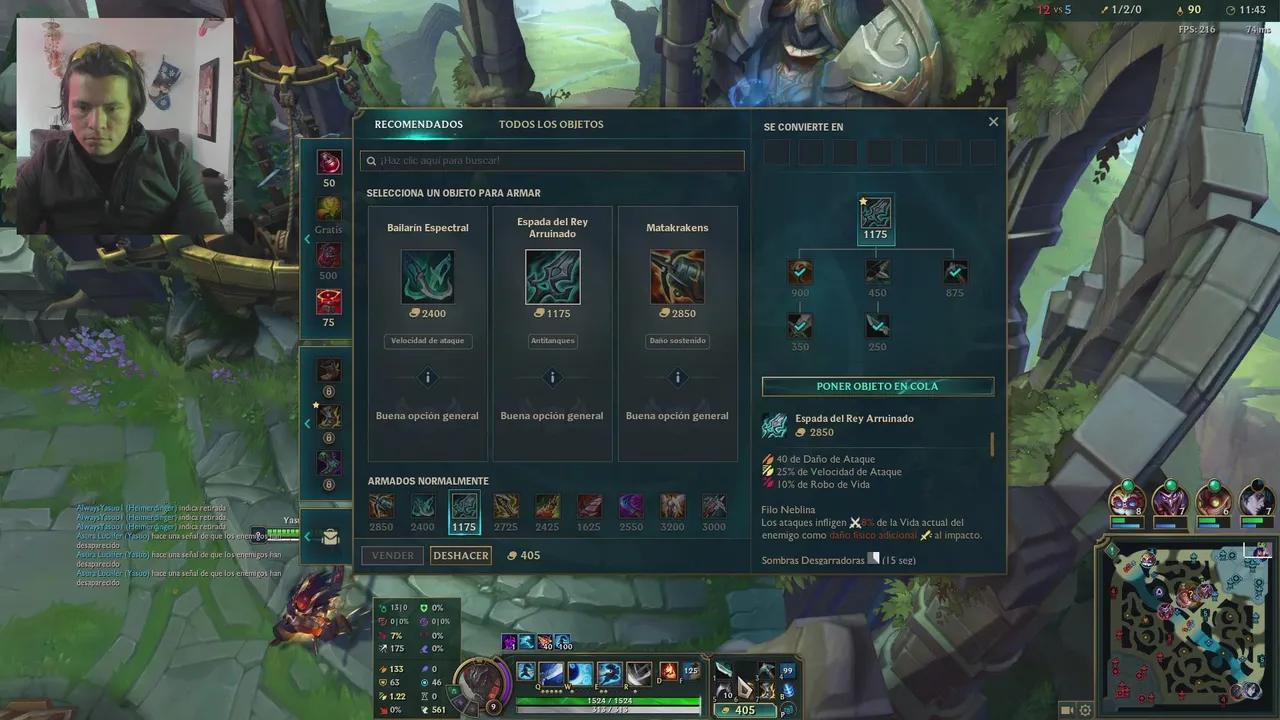Select the 1175 item under Armados Normalmente

(464, 508)
